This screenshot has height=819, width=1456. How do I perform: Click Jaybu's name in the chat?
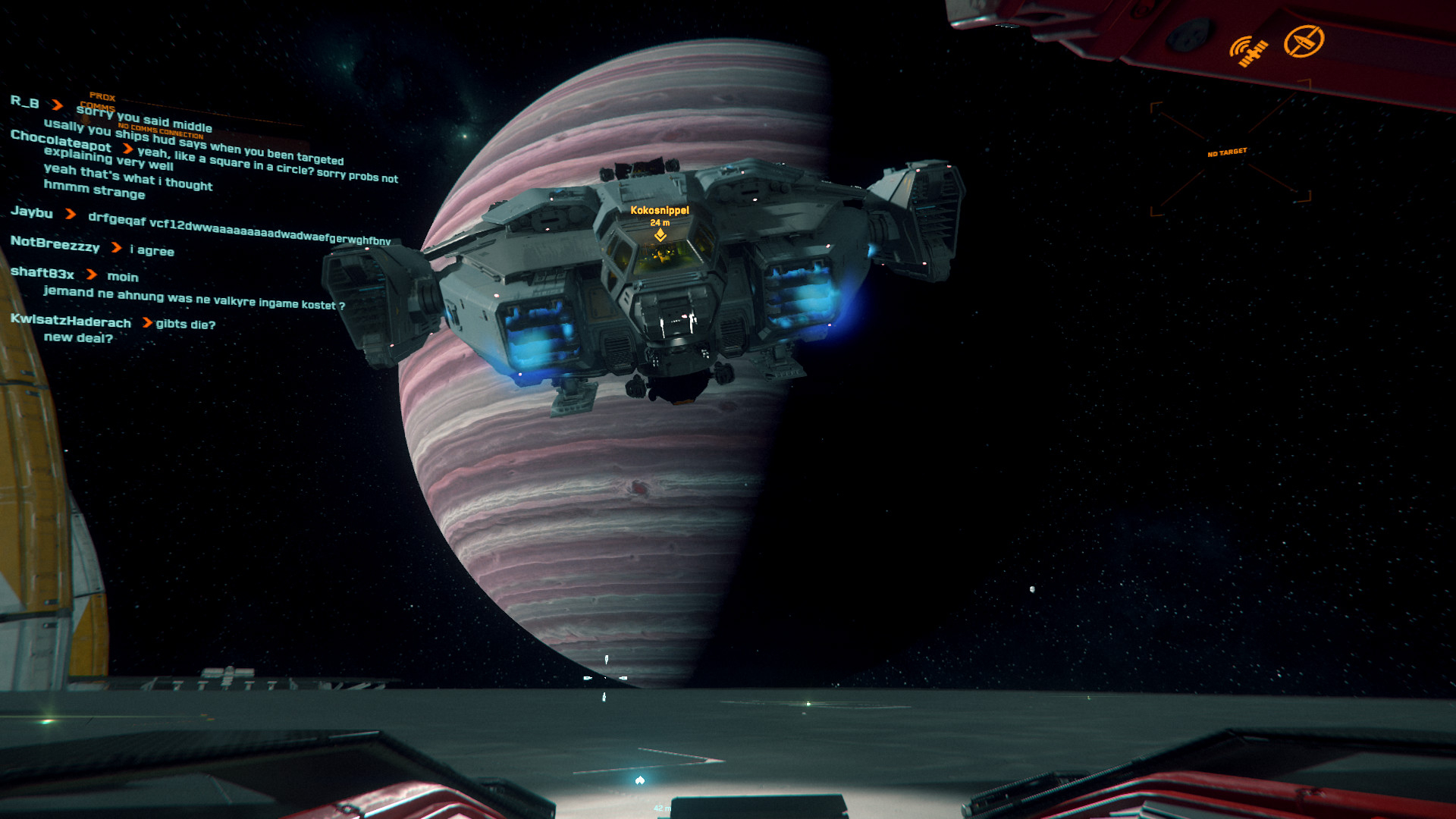[32, 212]
